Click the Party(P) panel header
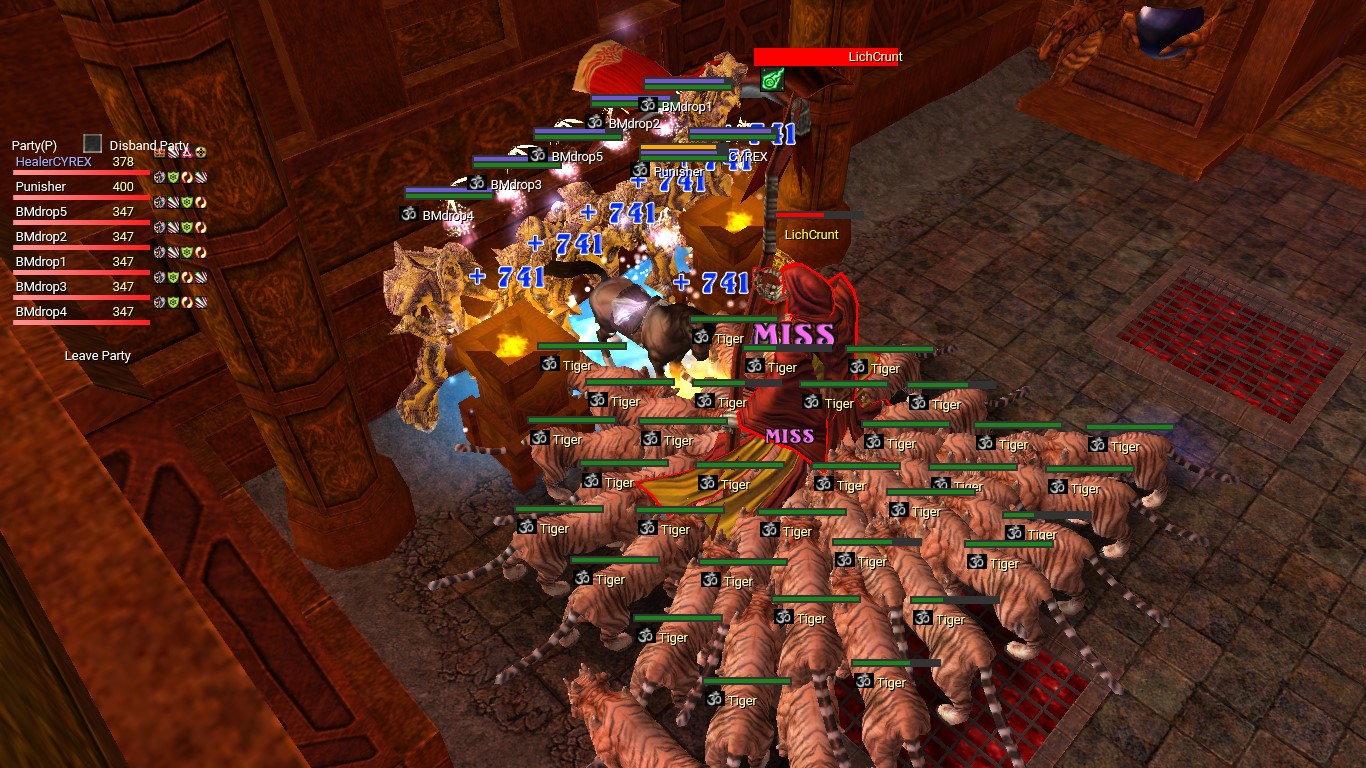The height and width of the screenshot is (768, 1366). (34, 145)
